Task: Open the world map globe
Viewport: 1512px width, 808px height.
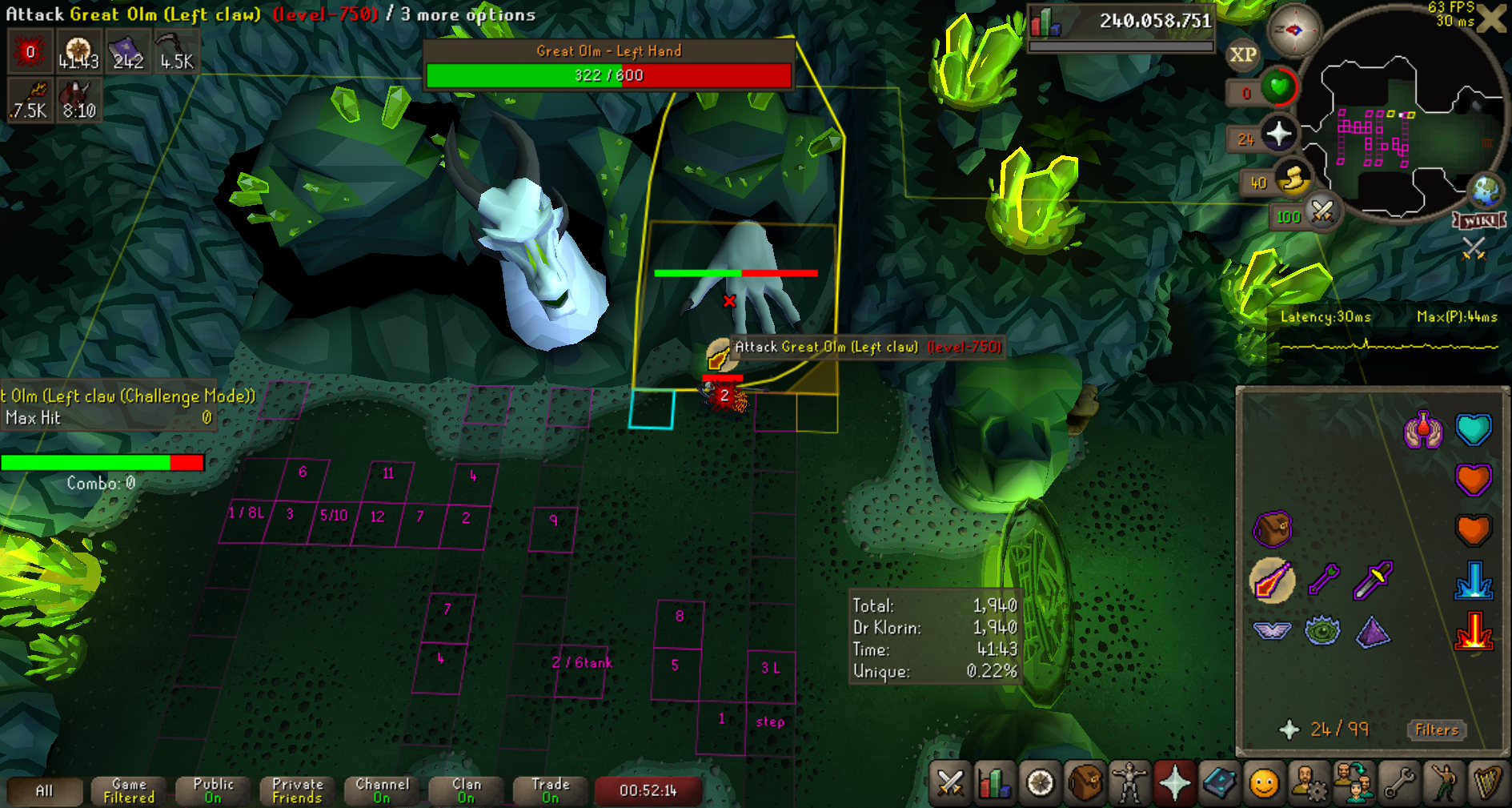Action: coord(1486,191)
